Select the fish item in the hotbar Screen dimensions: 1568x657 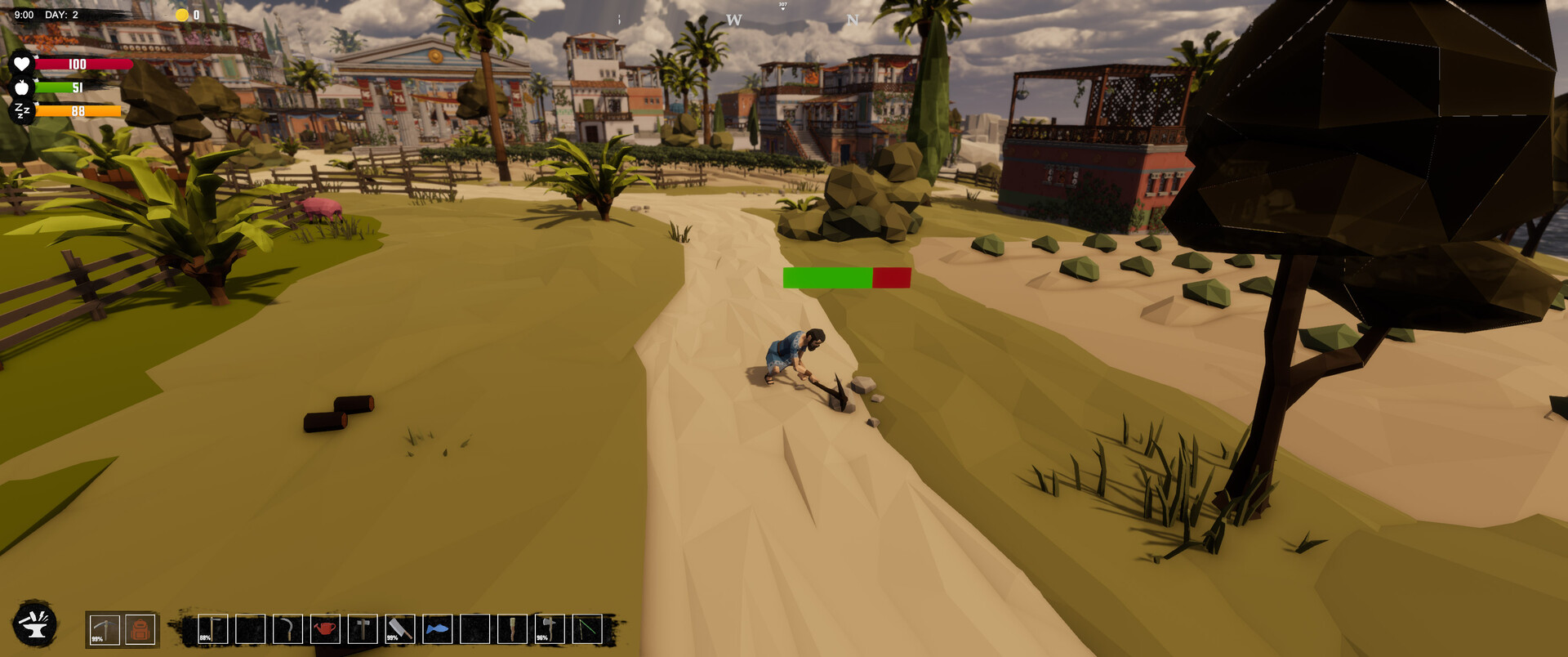point(438,629)
